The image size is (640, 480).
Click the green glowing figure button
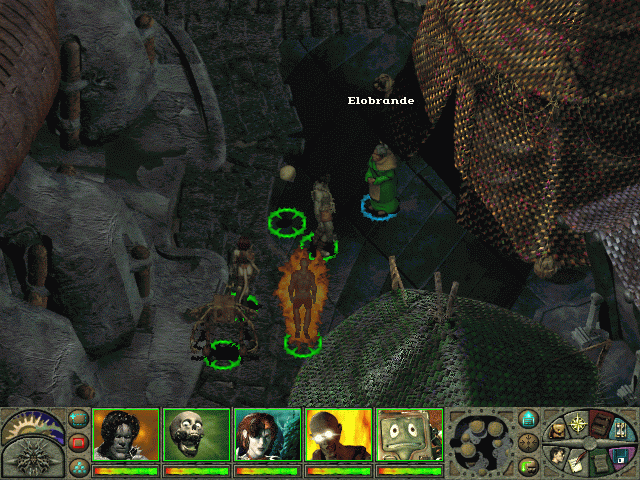pyautogui.click(x=529, y=465)
